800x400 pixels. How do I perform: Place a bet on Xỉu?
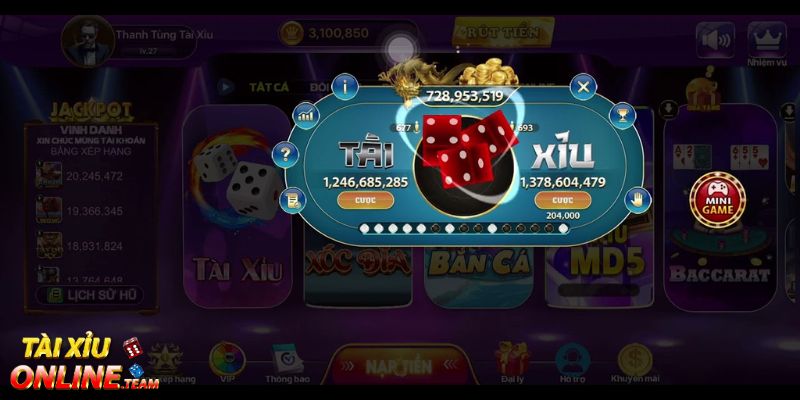tap(563, 200)
